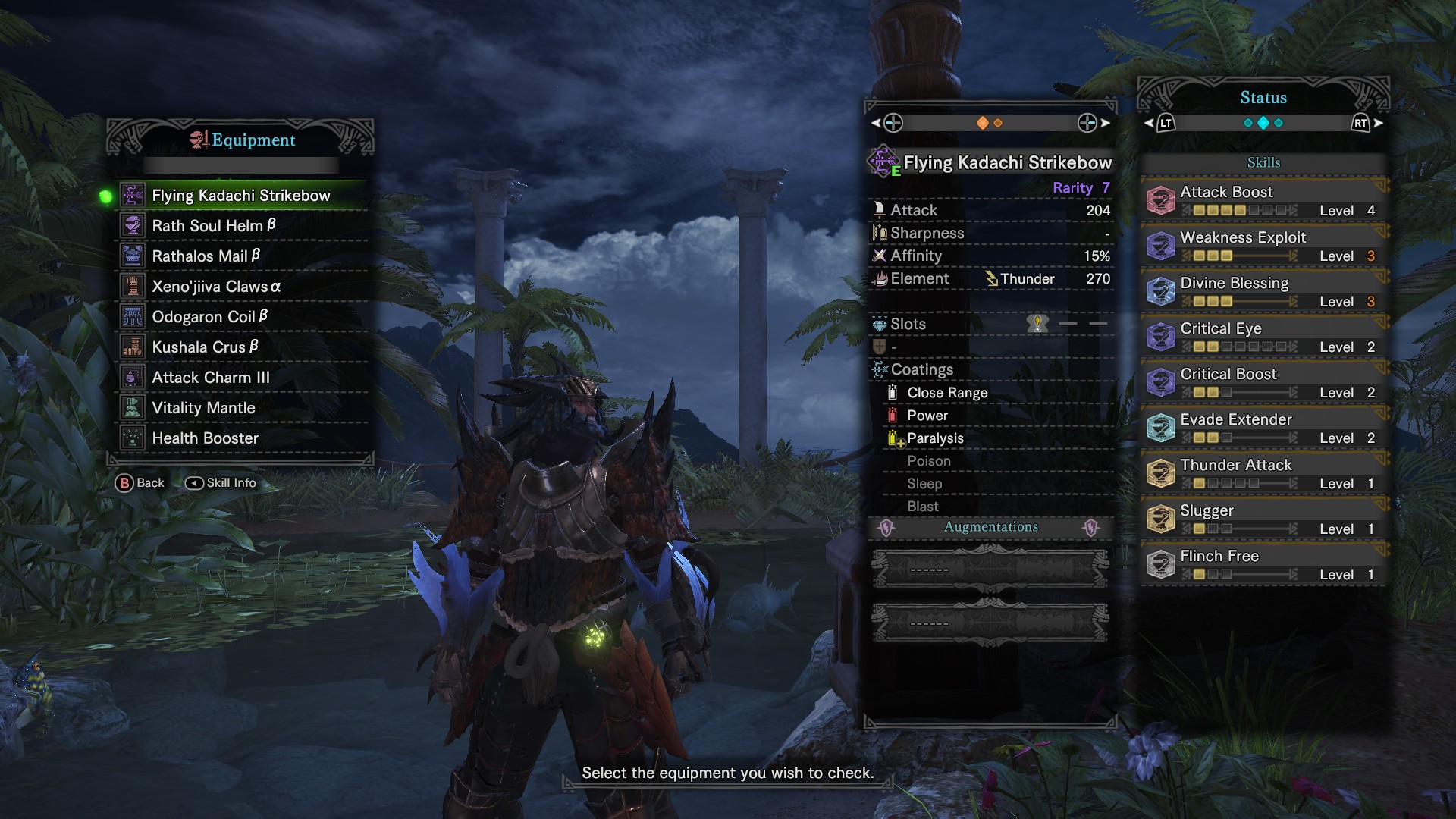
Task: Select Xeno'jiiva Claws α armor
Action: (x=216, y=287)
